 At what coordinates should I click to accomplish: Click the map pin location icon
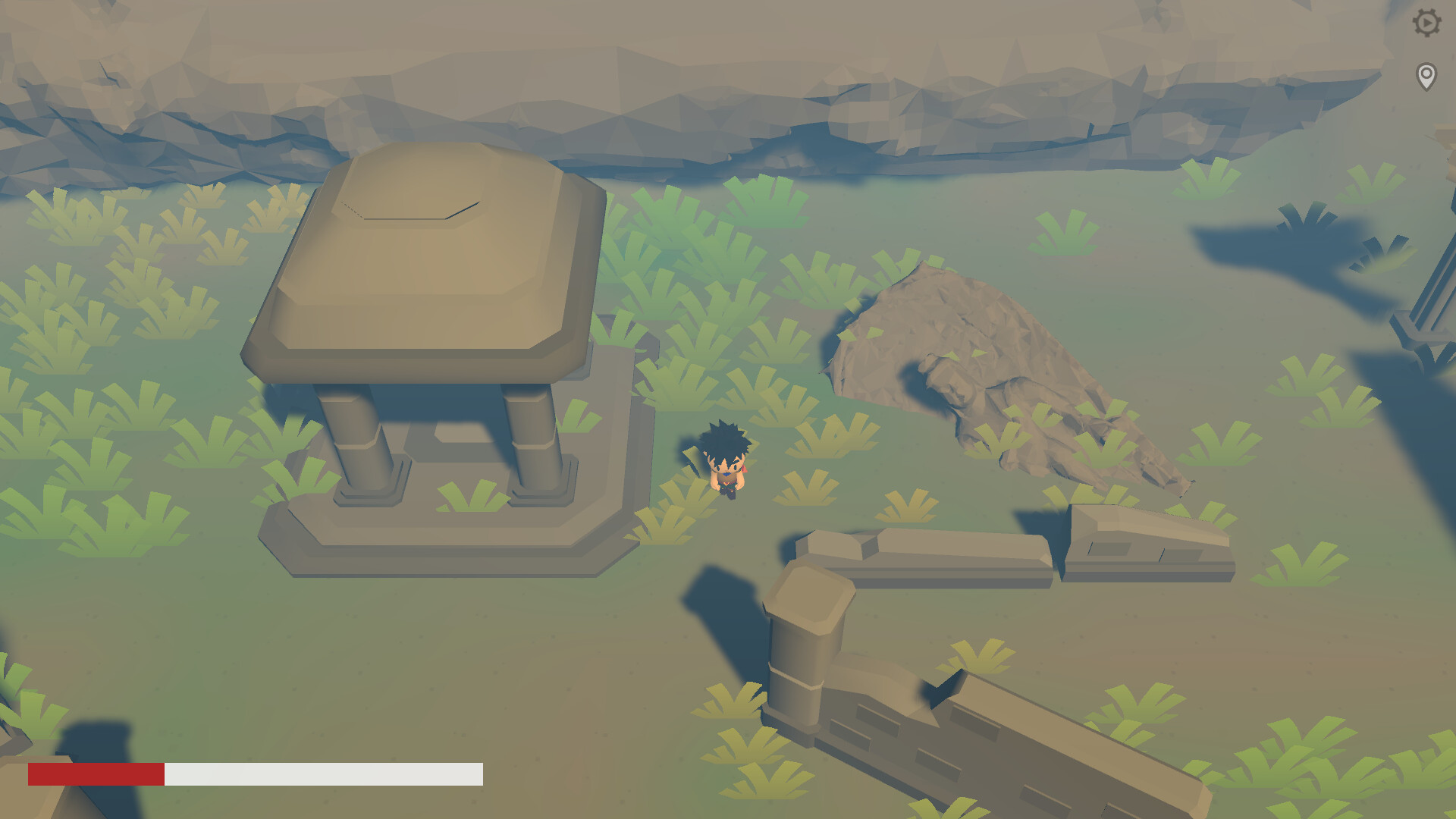pyautogui.click(x=1429, y=75)
